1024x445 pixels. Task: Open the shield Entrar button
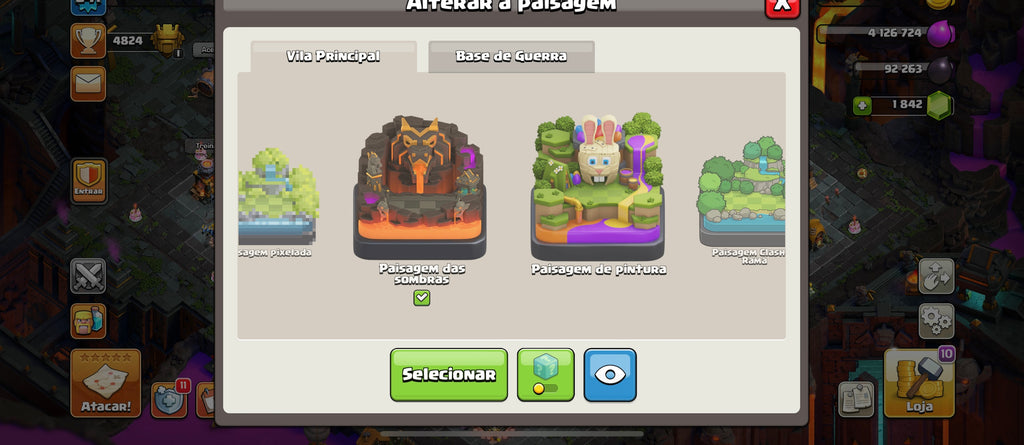pyautogui.click(x=88, y=181)
